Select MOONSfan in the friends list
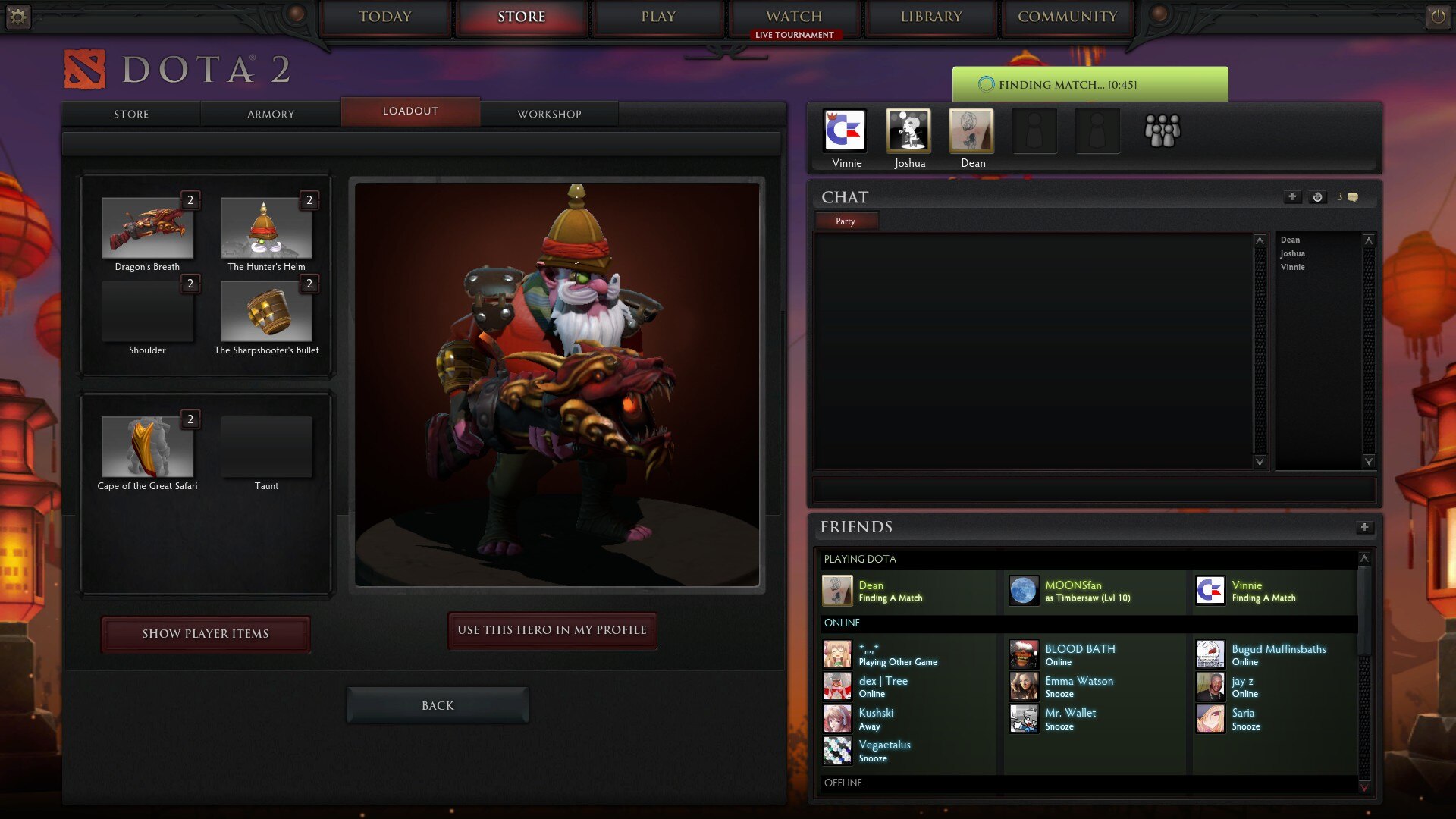Viewport: 1456px width, 819px height. coord(1073,590)
